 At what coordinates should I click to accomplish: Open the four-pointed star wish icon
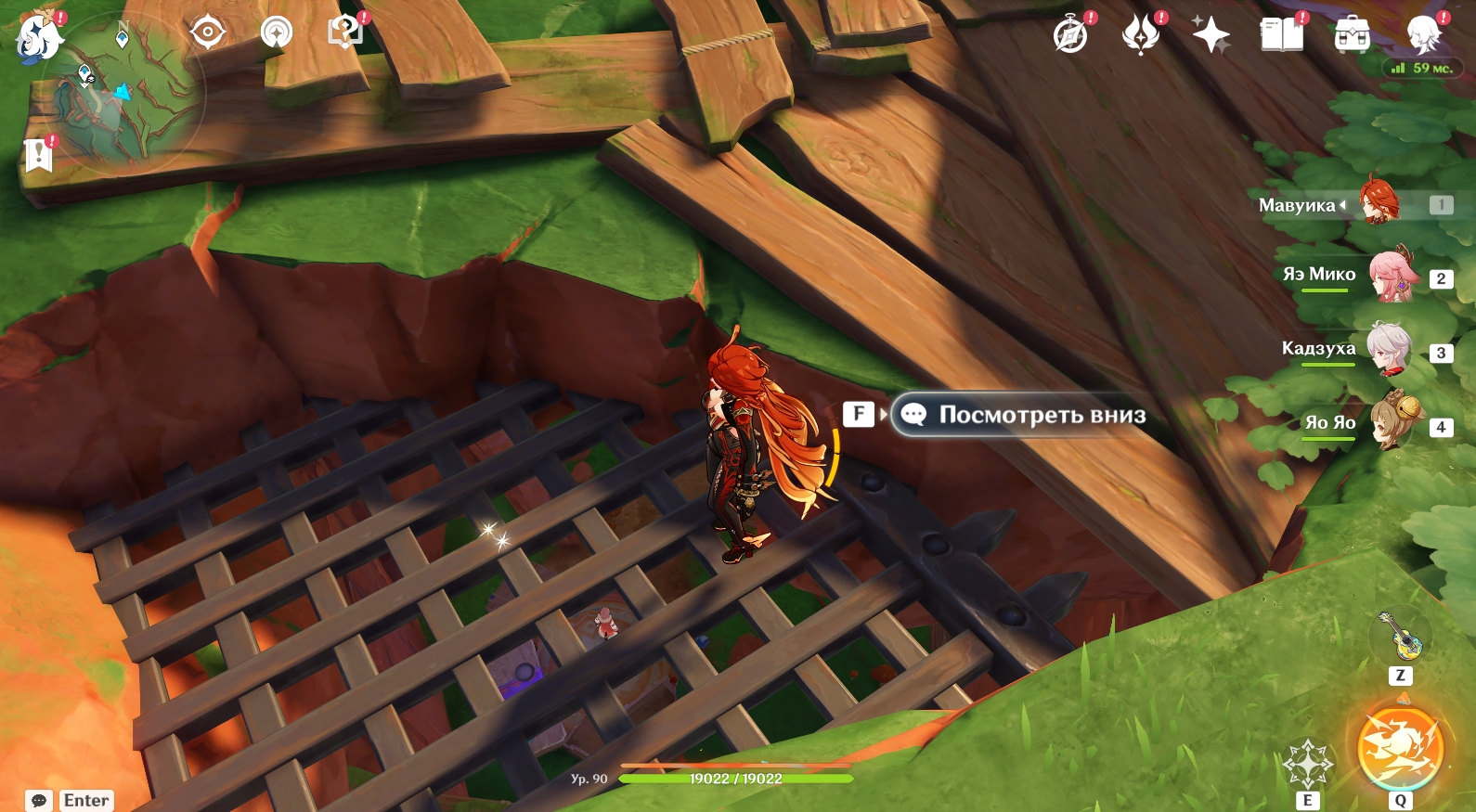click(1211, 35)
